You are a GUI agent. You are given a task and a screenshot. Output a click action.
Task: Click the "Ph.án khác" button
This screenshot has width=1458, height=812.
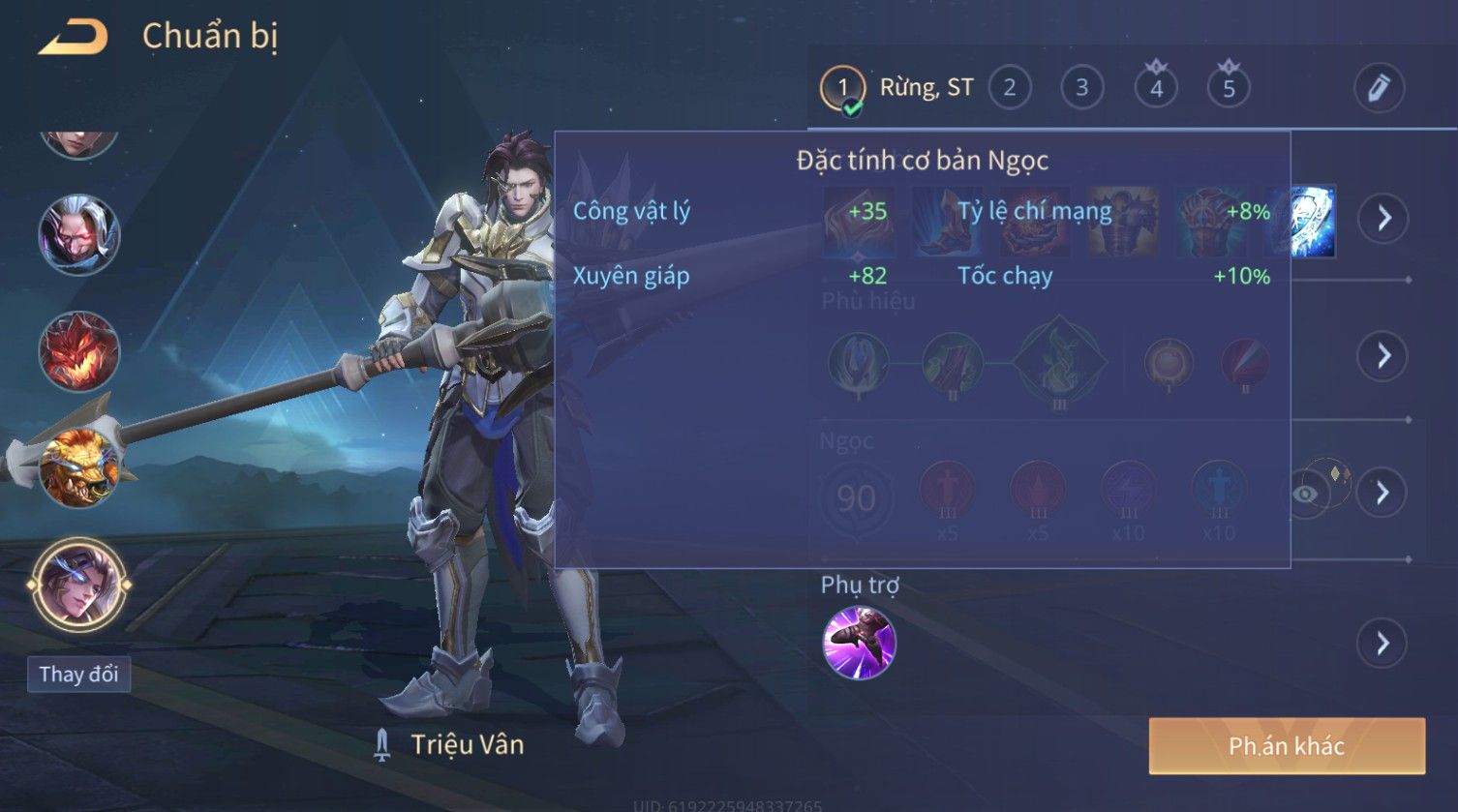pyautogui.click(x=1287, y=745)
